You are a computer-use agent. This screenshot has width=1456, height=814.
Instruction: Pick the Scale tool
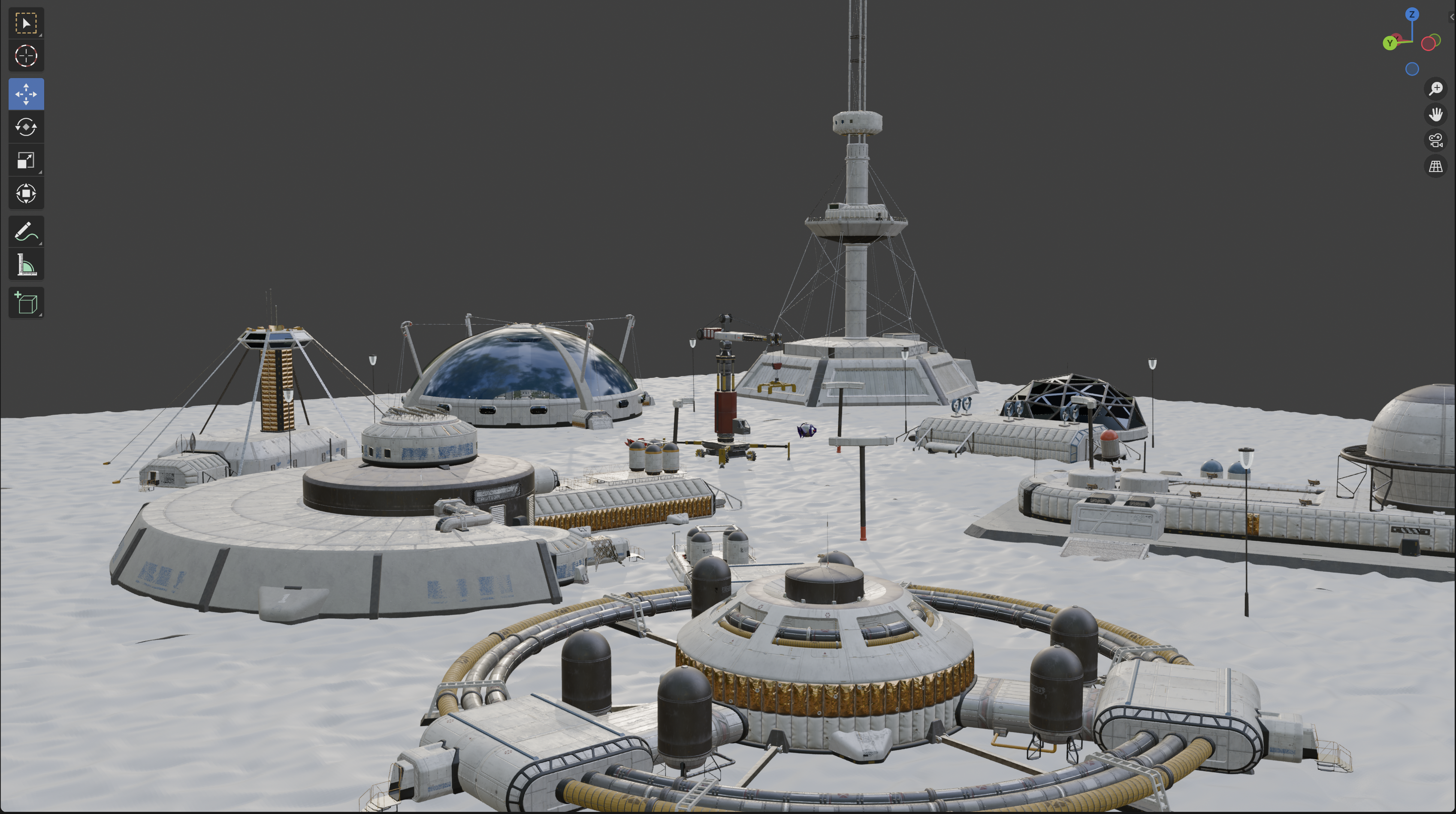(x=26, y=160)
